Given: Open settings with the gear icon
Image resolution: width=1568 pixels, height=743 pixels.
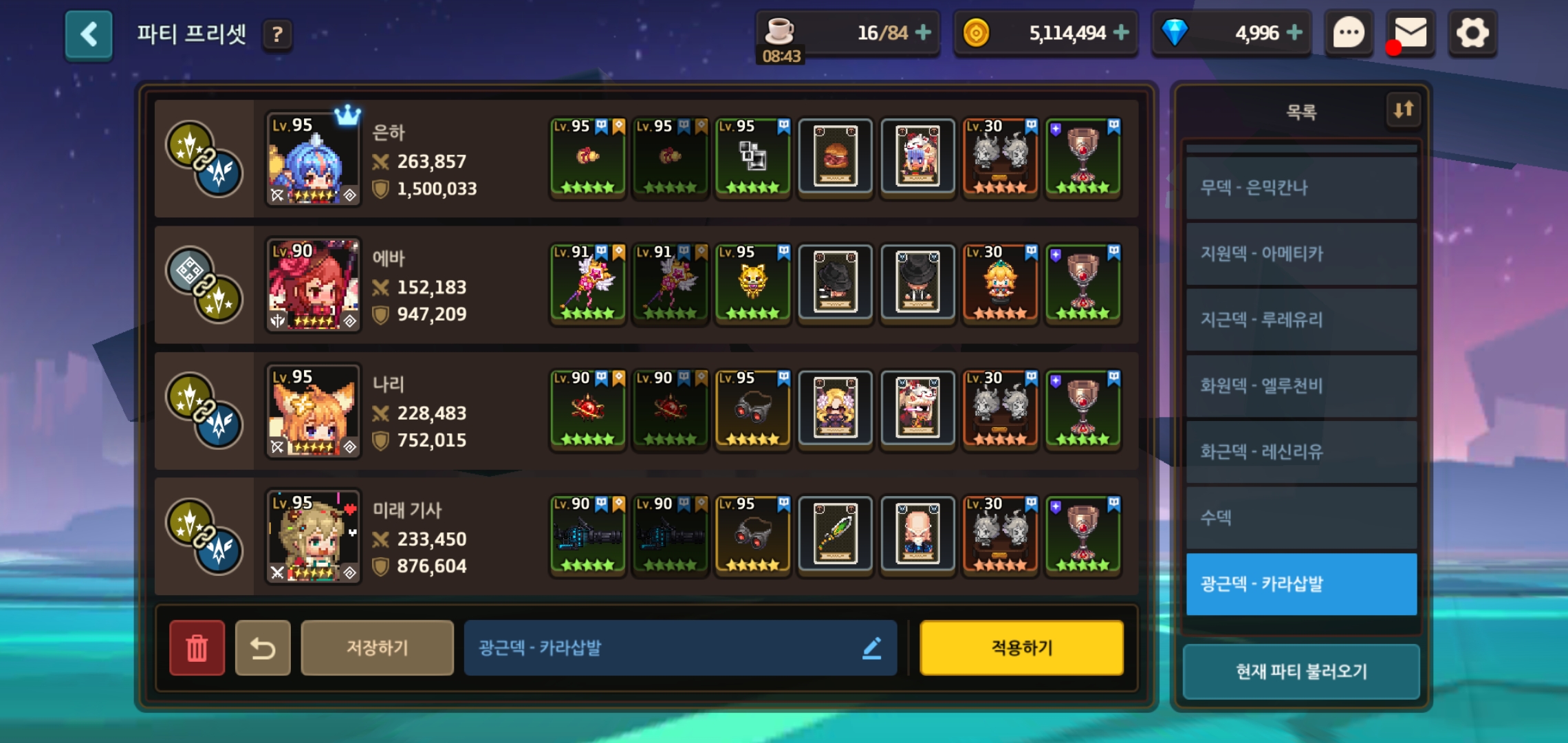Looking at the screenshot, I should tap(1472, 33).
